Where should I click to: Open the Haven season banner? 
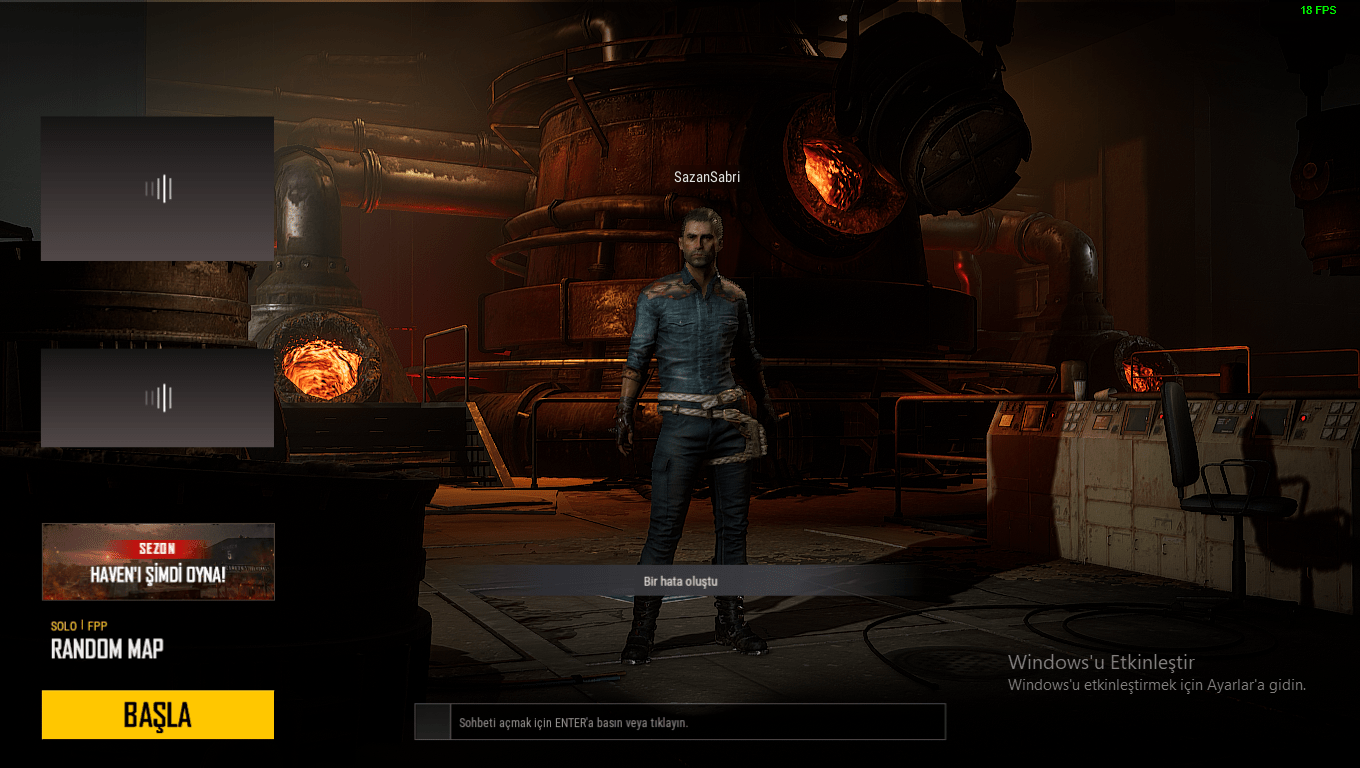coord(158,561)
